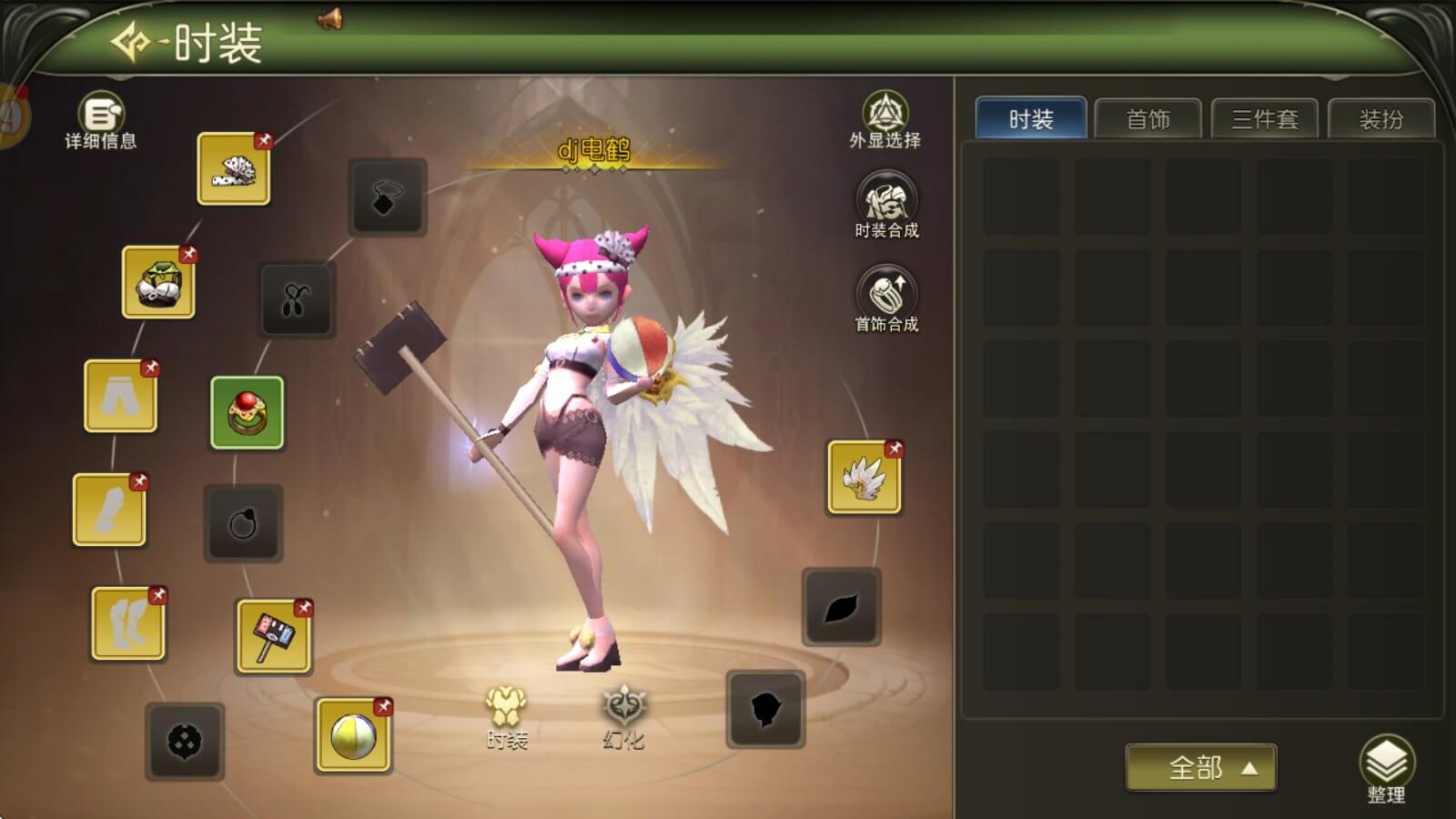Select the equipped boots costume slot

(127, 623)
